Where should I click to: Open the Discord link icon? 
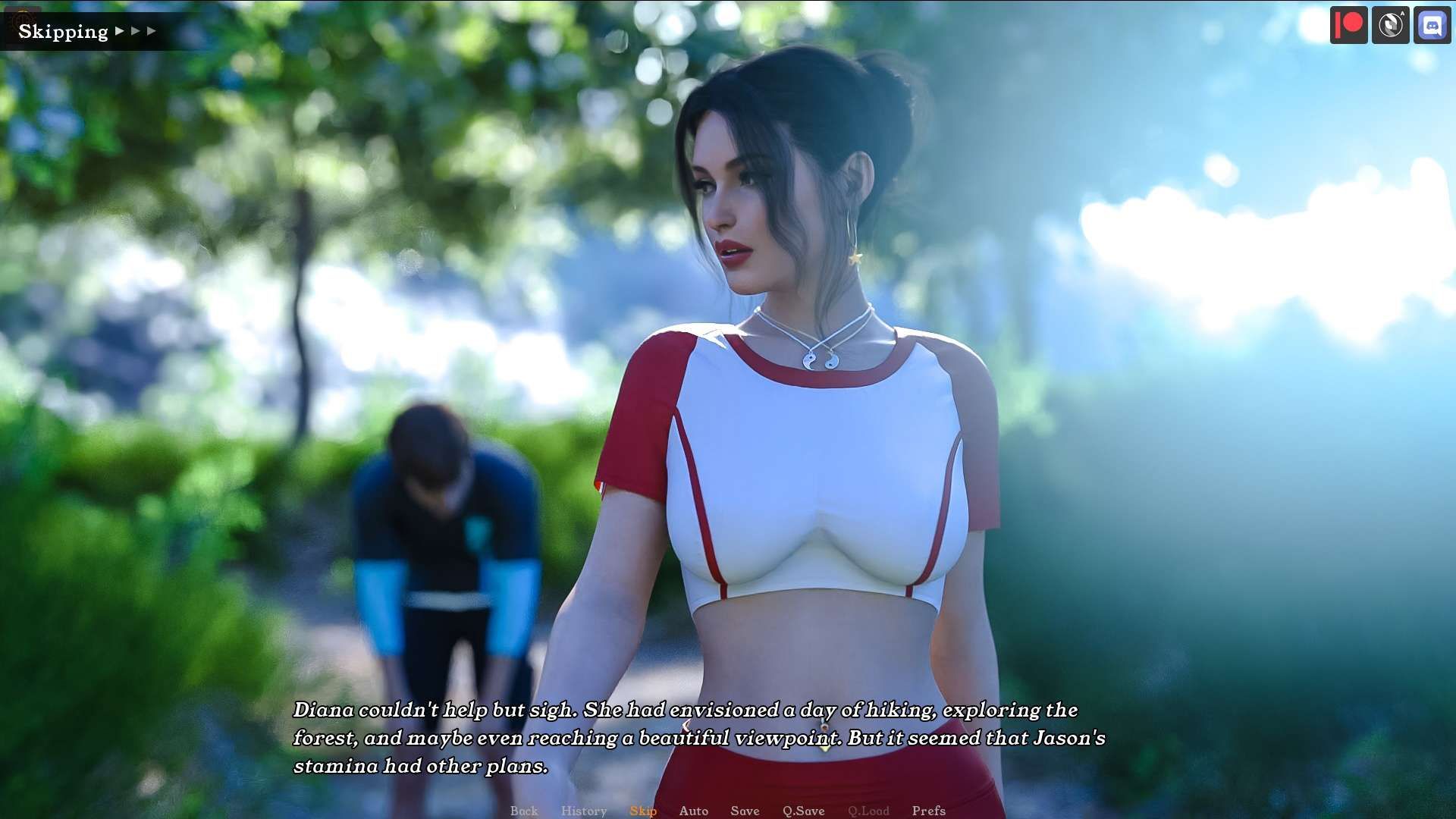(x=1432, y=25)
